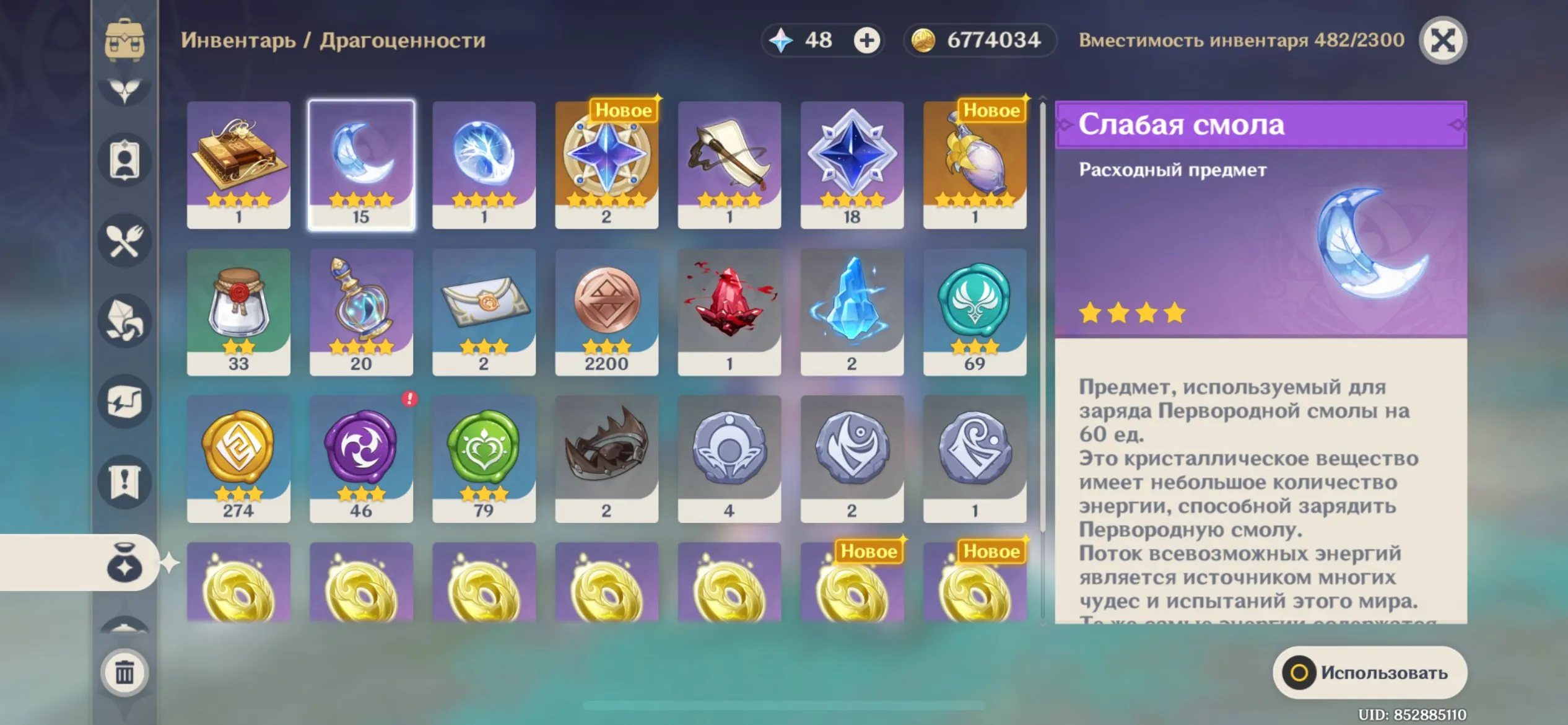Select the quest items banner icon with exclamation mark
Image resolution: width=1568 pixels, height=725 pixels.
[x=124, y=480]
